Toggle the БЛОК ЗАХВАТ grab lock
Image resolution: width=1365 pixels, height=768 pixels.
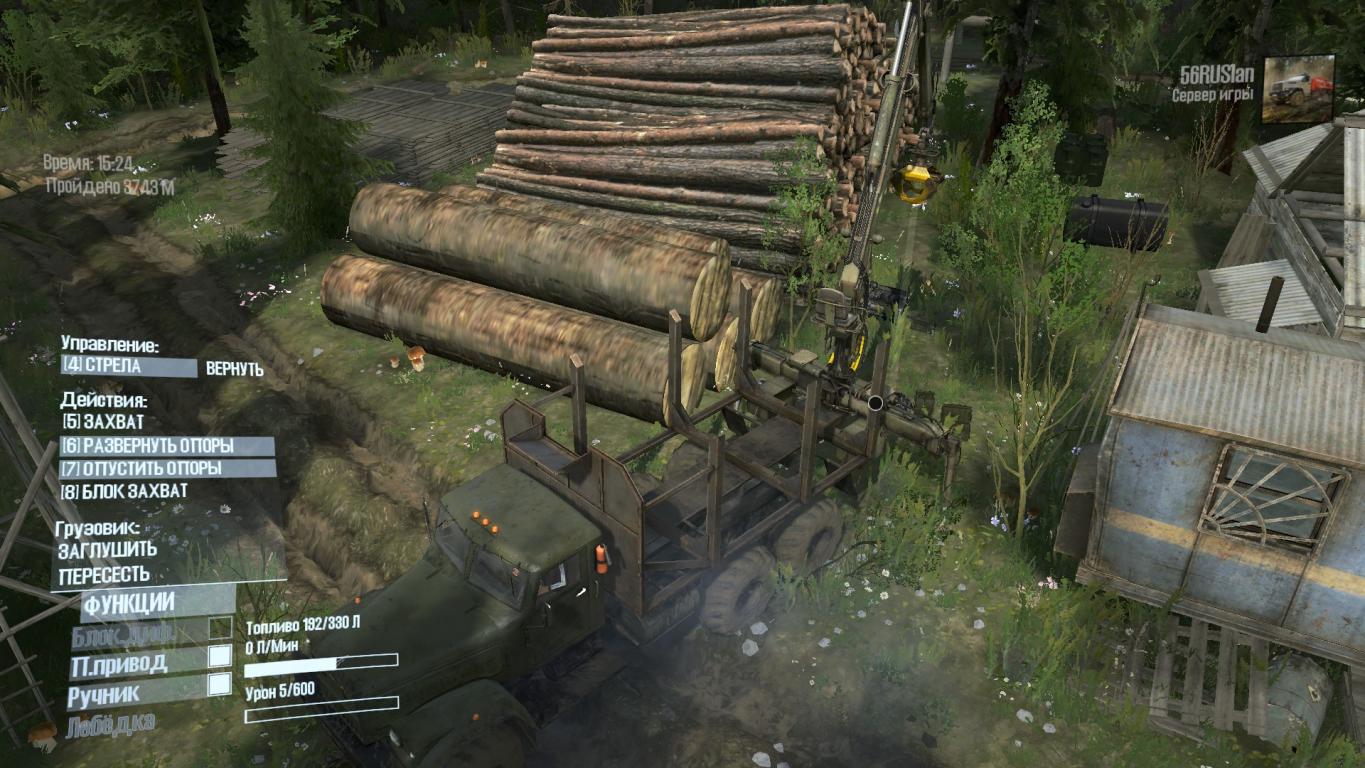[x=124, y=491]
